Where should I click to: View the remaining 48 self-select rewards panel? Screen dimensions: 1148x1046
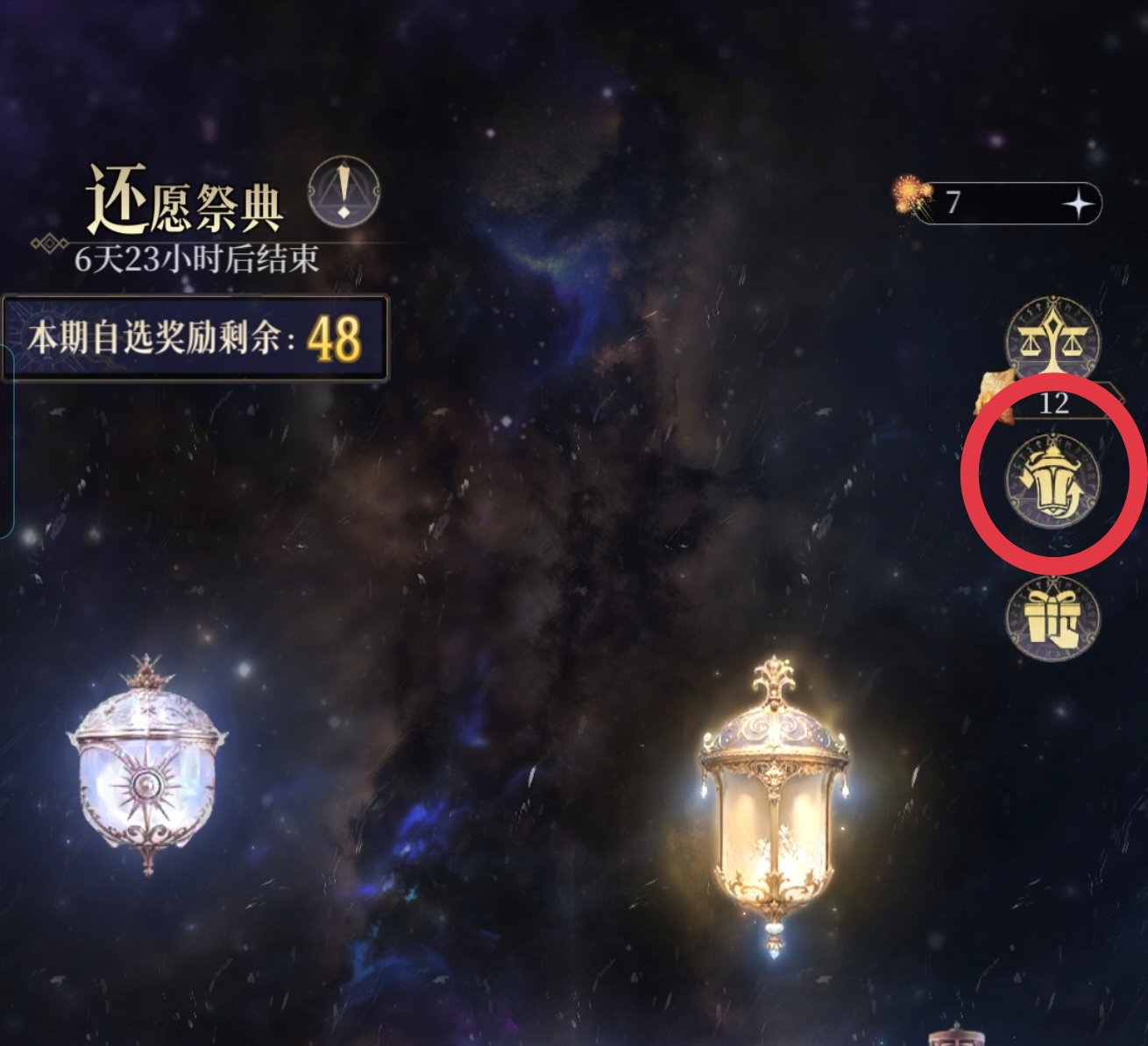click(195, 337)
